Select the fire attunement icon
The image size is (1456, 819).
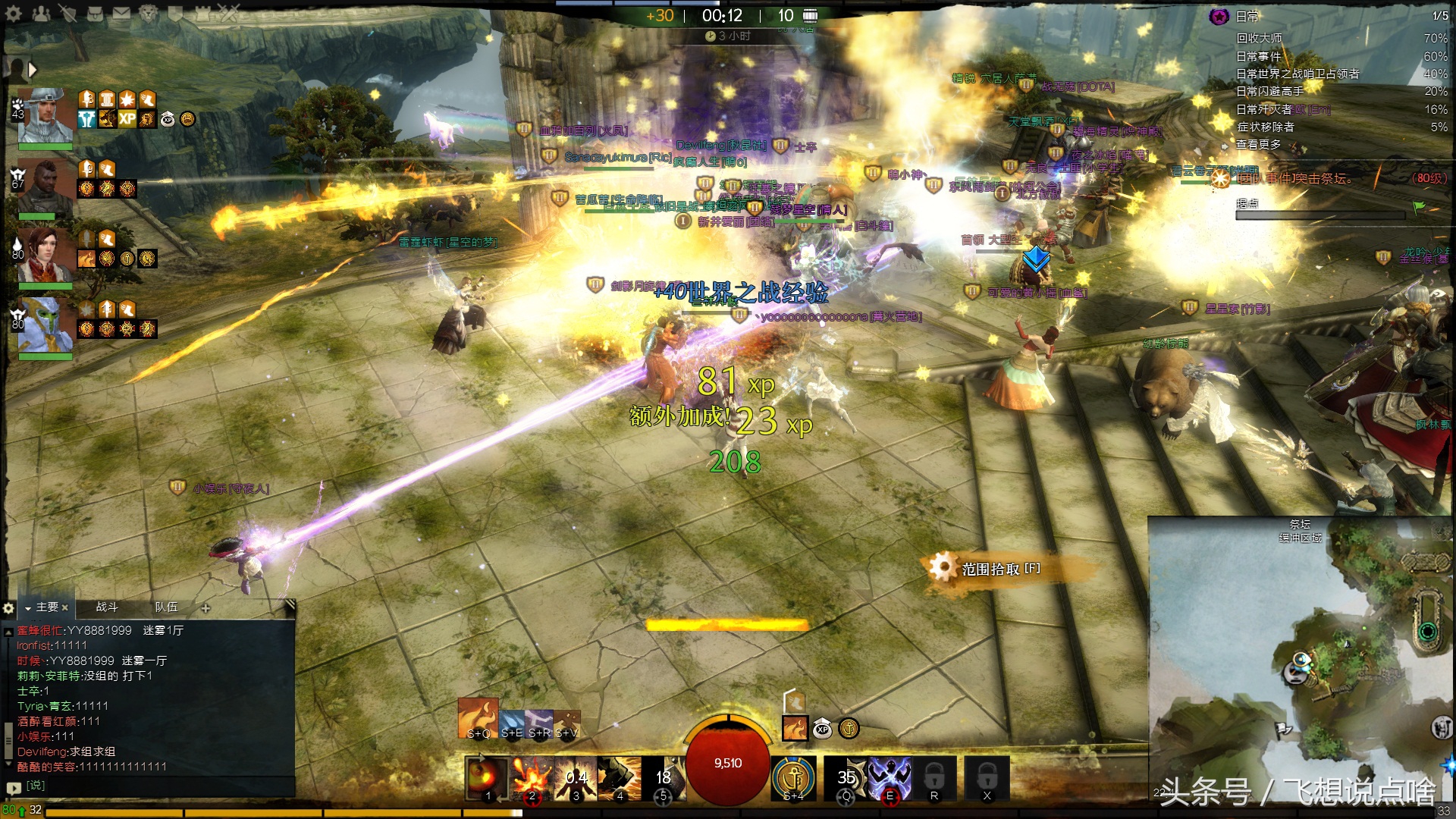click(478, 717)
